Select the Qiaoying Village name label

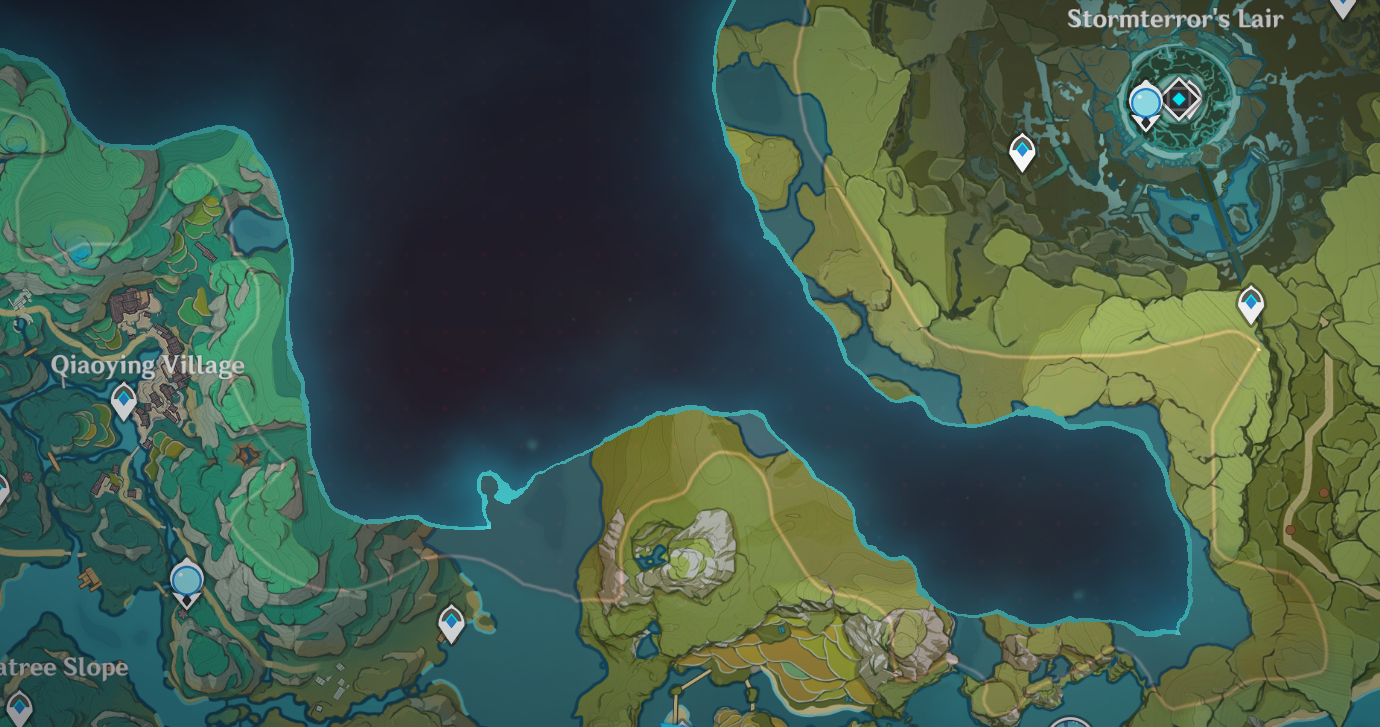click(x=150, y=366)
